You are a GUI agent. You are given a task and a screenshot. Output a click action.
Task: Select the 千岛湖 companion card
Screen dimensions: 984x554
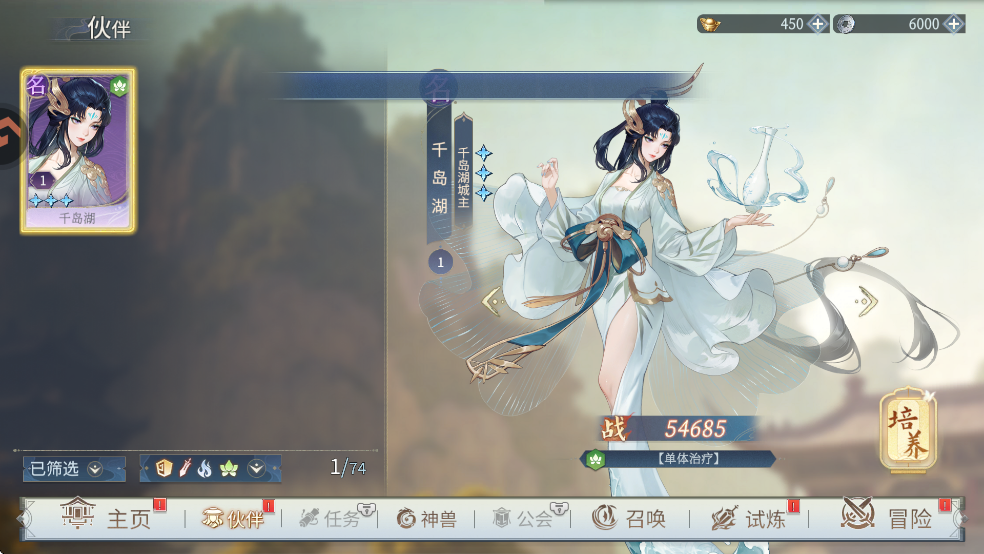point(78,151)
